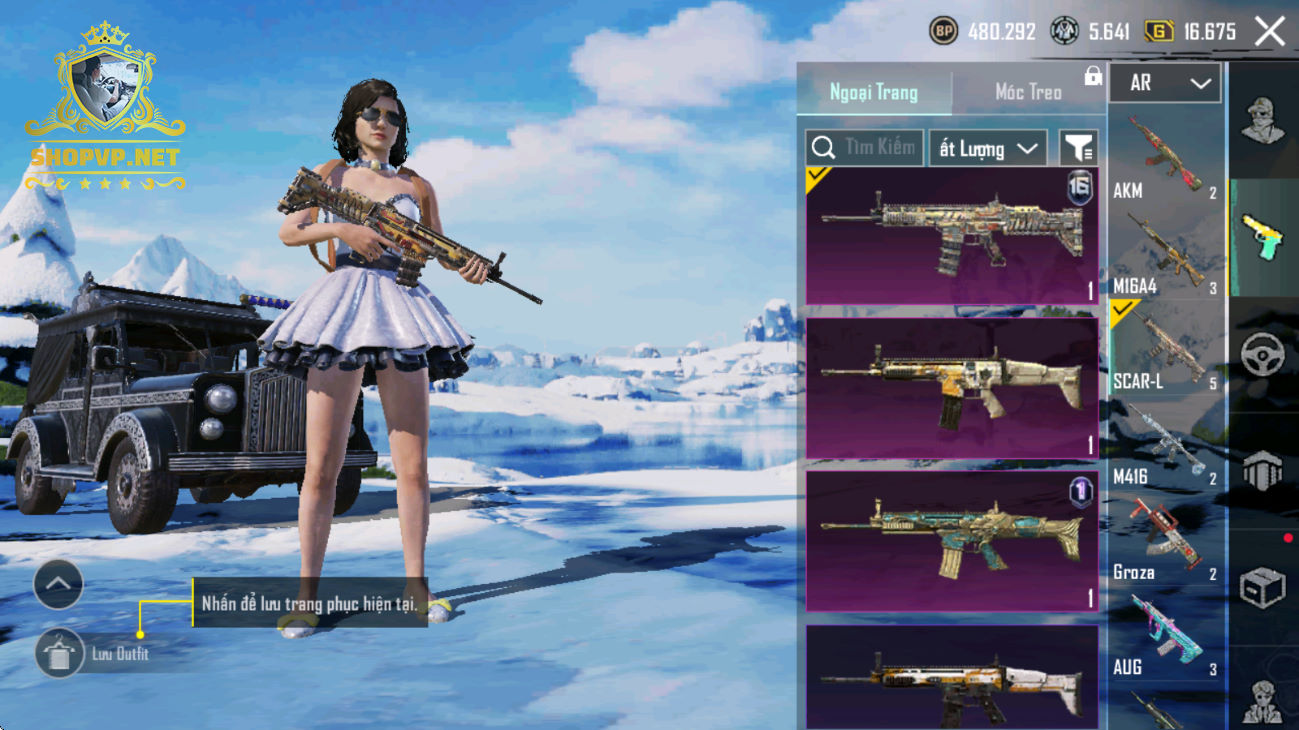Save the current outfit with Lưu Outfit
Image resolution: width=1299 pixels, height=730 pixels.
pos(60,654)
